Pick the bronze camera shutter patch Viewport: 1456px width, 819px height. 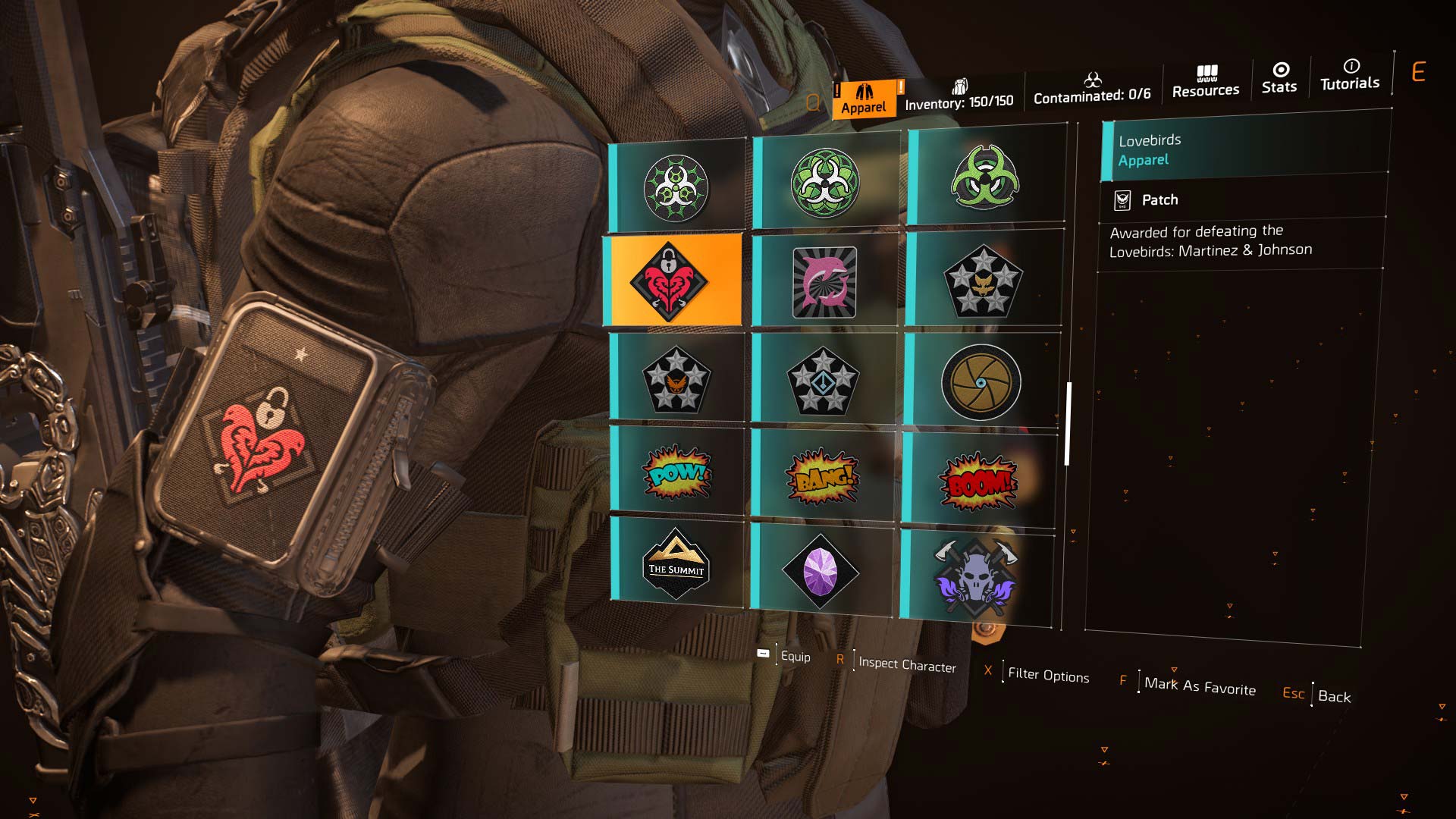click(981, 382)
